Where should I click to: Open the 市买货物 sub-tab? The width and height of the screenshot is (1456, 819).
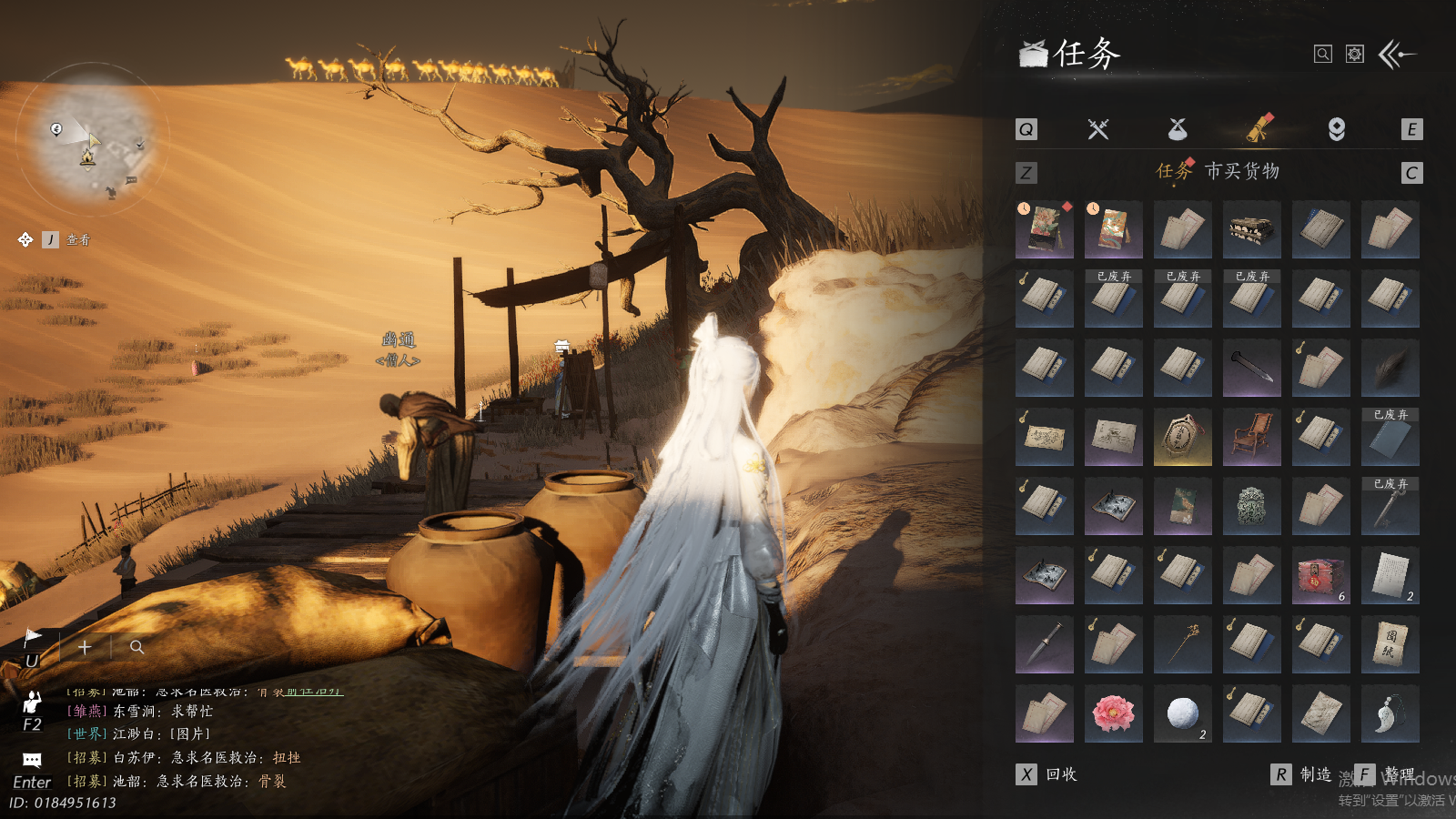1242,171
